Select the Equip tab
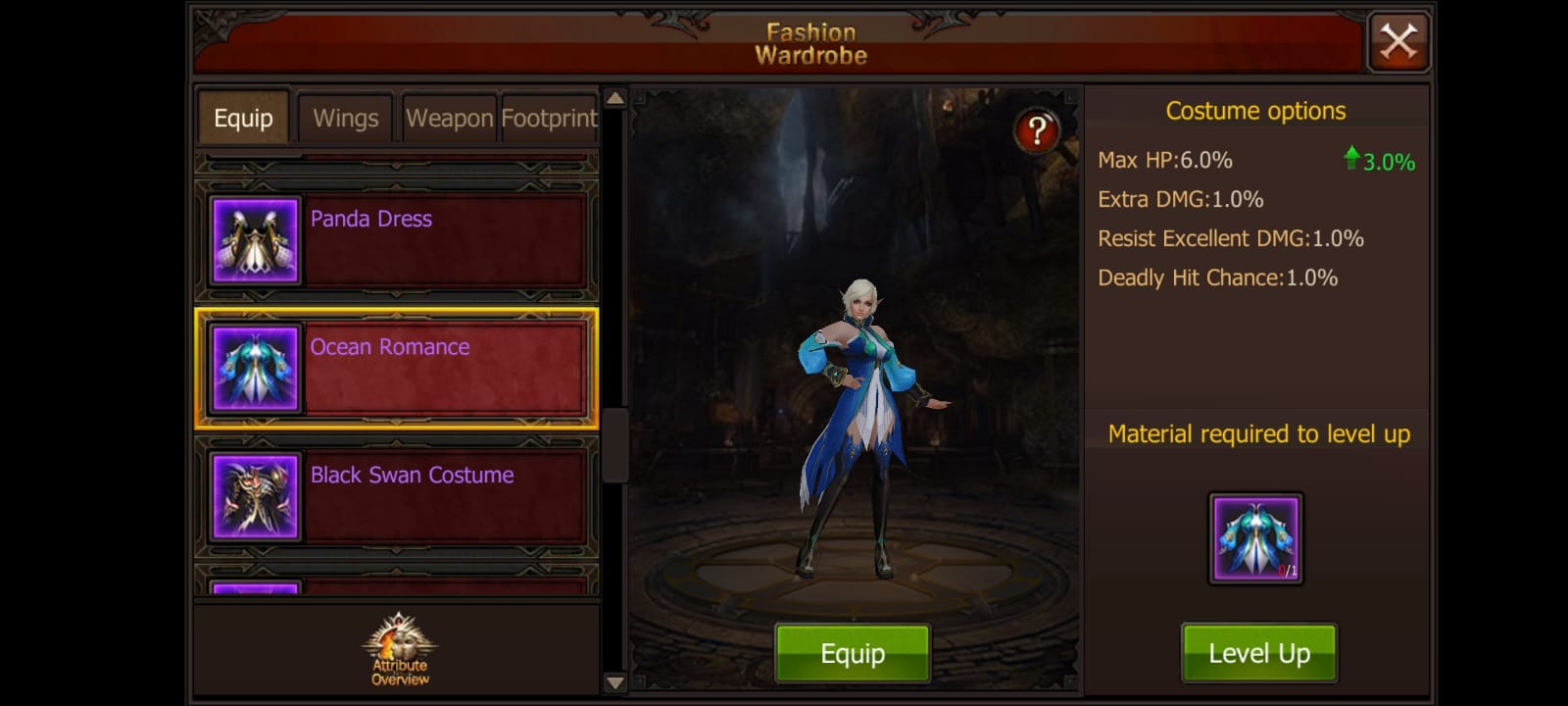This screenshot has height=706, width=1568. [x=242, y=118]
